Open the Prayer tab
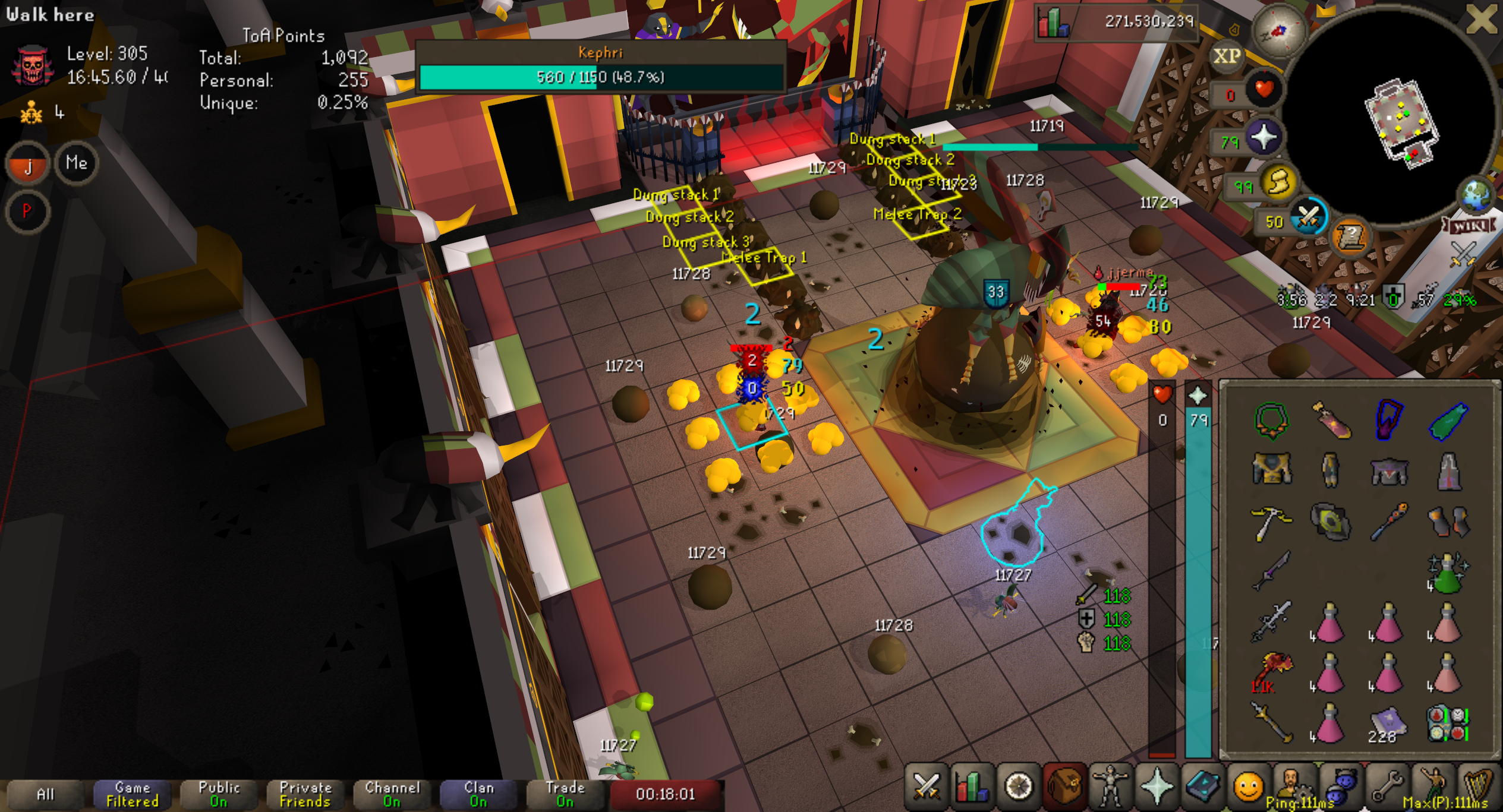1503x812 pixels. (1156, 787)
